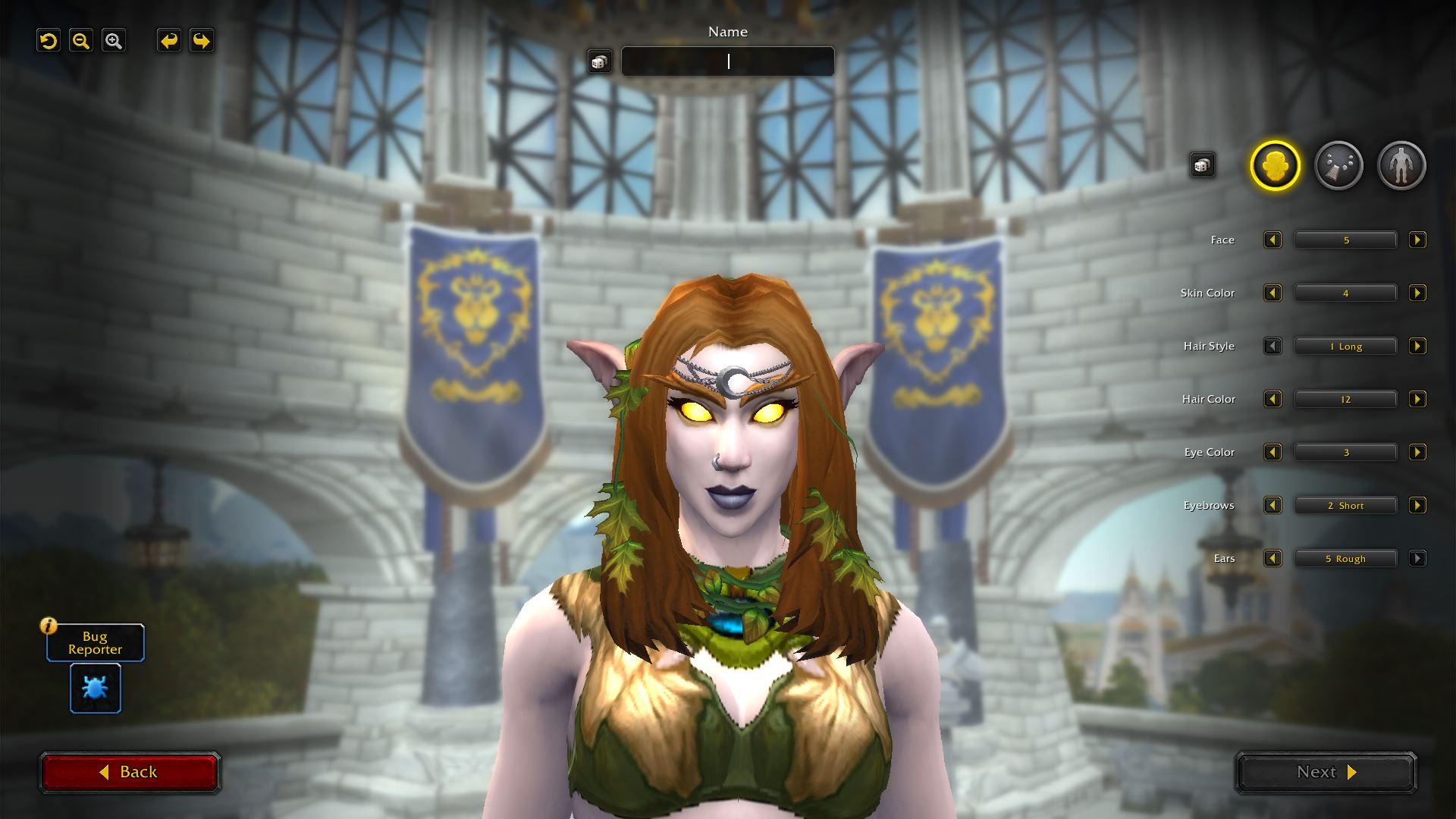Zoom out the character camera
Screen dimensions: 1456x819
pos(81,41)
